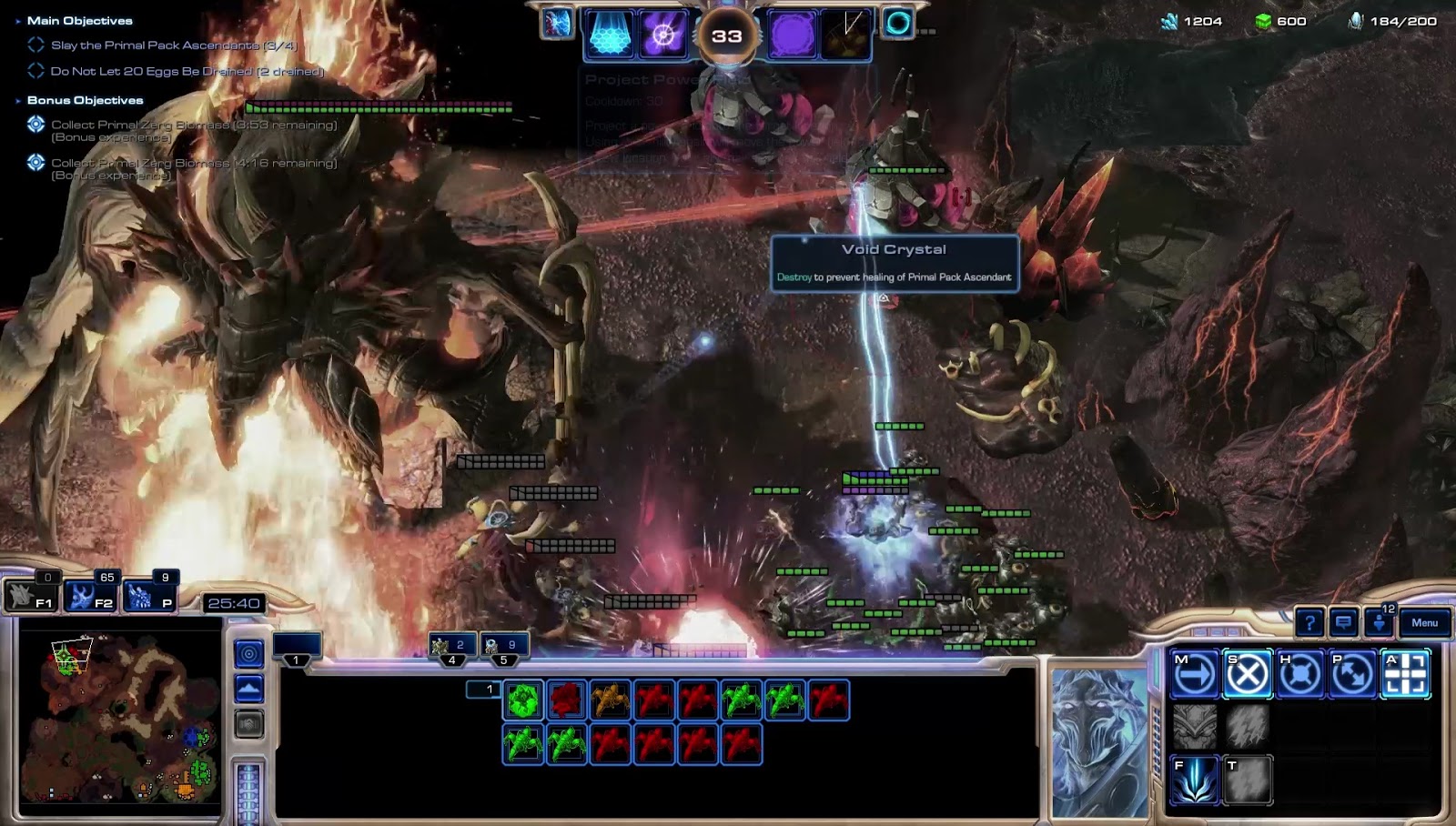Activate the Attack command
This screenshot has width=1456, height=826.
[1405, 675]
